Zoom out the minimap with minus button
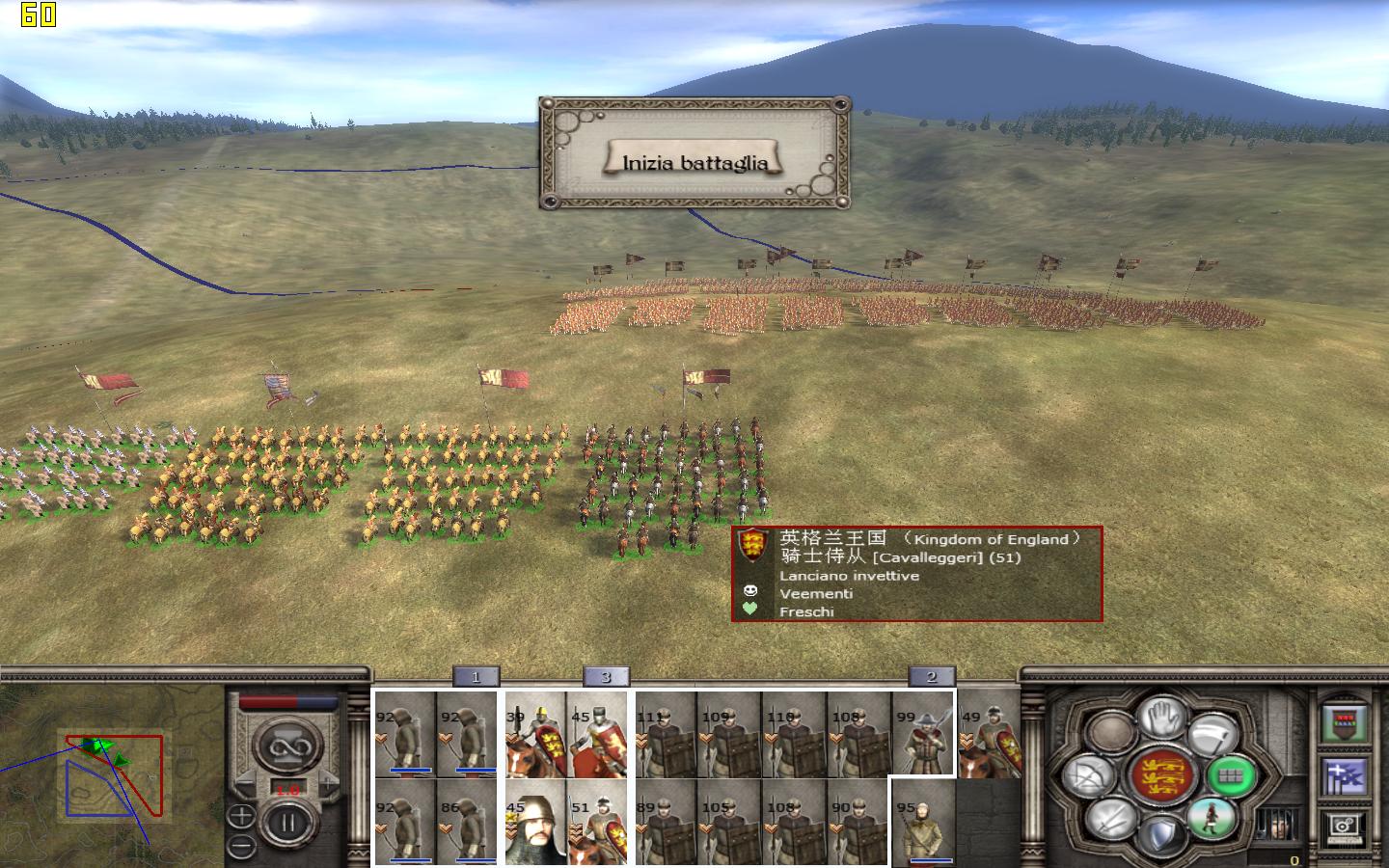 tap(242, 847)
